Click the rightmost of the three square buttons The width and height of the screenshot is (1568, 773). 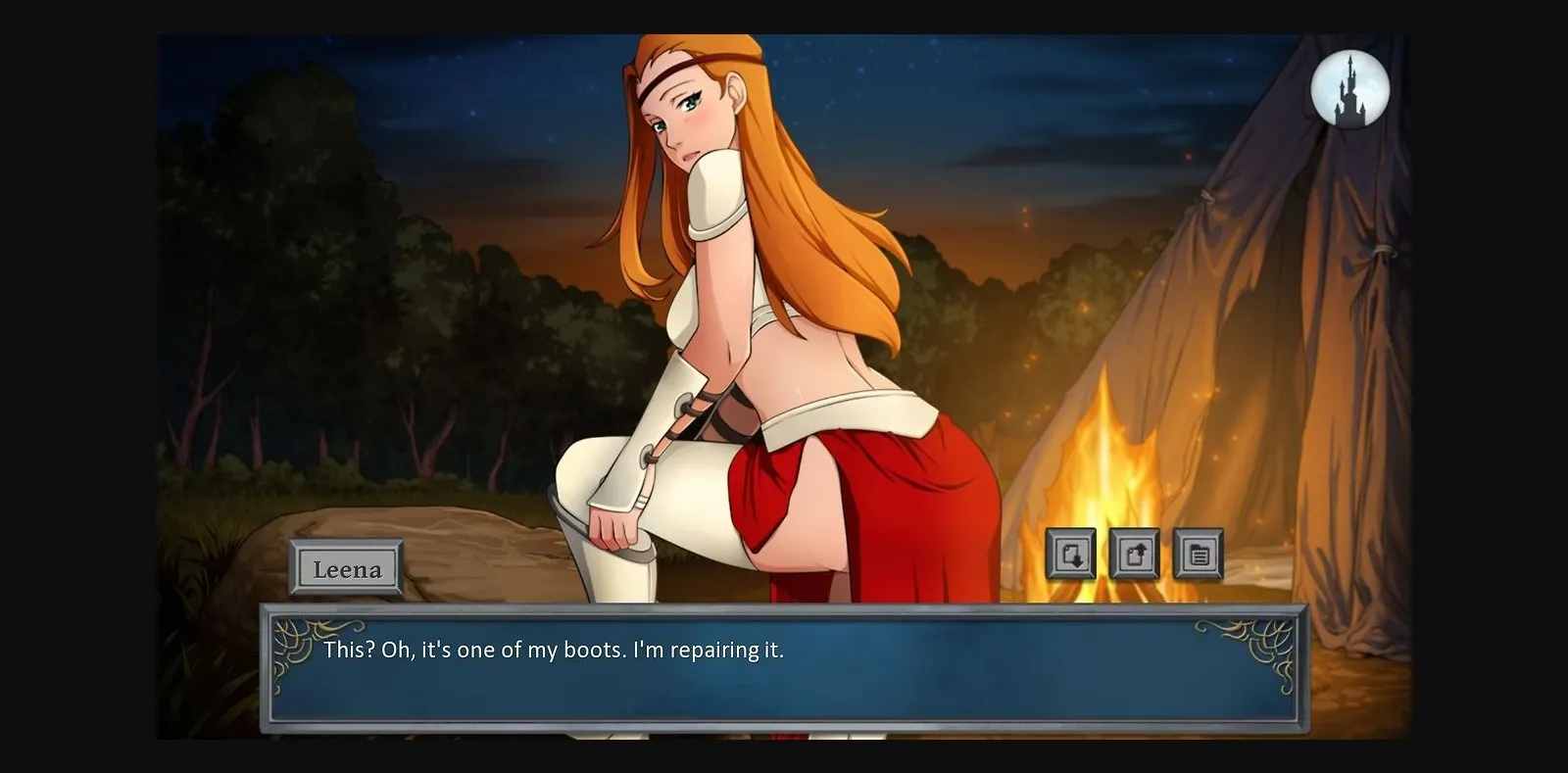pyautogui.click(x=1199, y=556)
